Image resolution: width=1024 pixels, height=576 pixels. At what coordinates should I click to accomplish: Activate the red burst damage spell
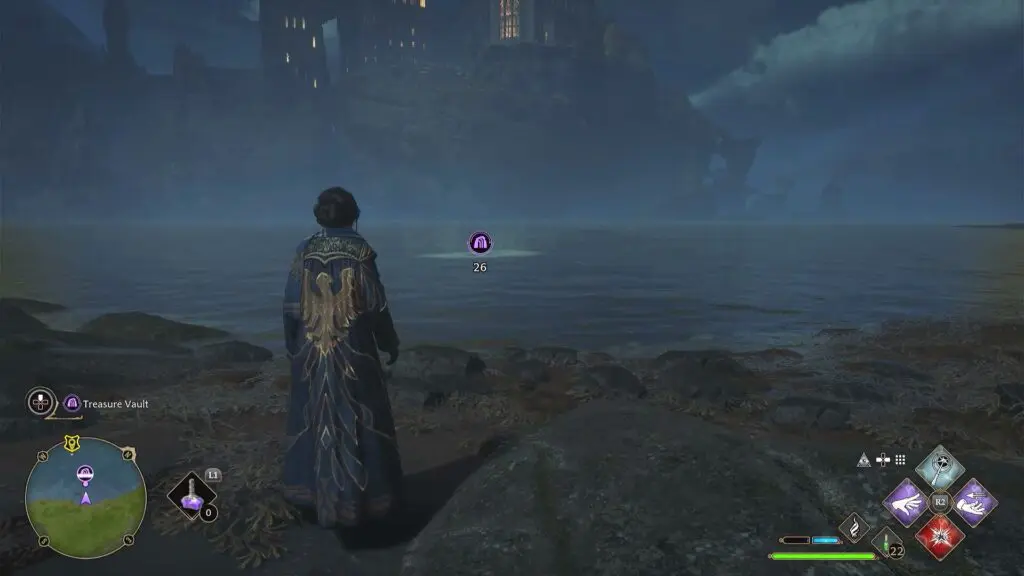940,535
